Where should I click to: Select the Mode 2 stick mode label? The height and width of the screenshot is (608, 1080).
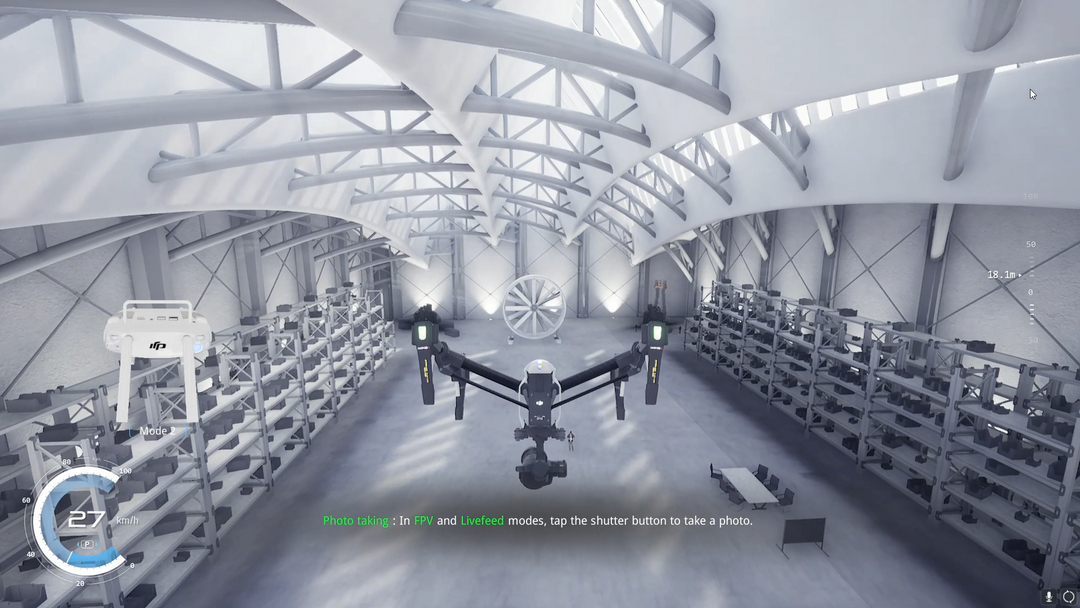155,431
